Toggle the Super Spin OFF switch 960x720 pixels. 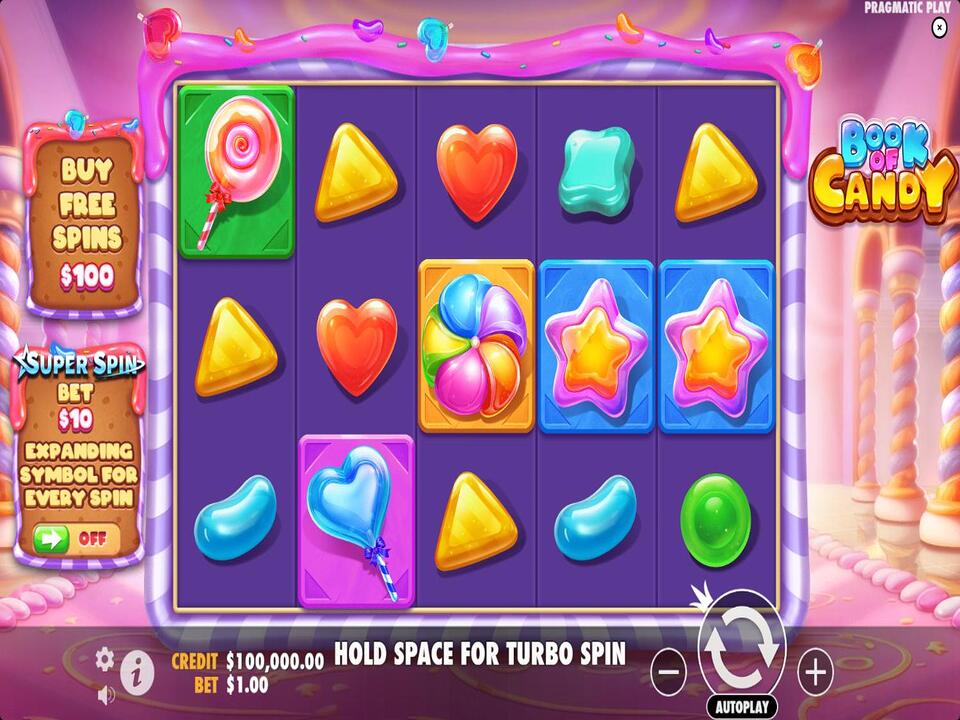(x=75, y=537)
